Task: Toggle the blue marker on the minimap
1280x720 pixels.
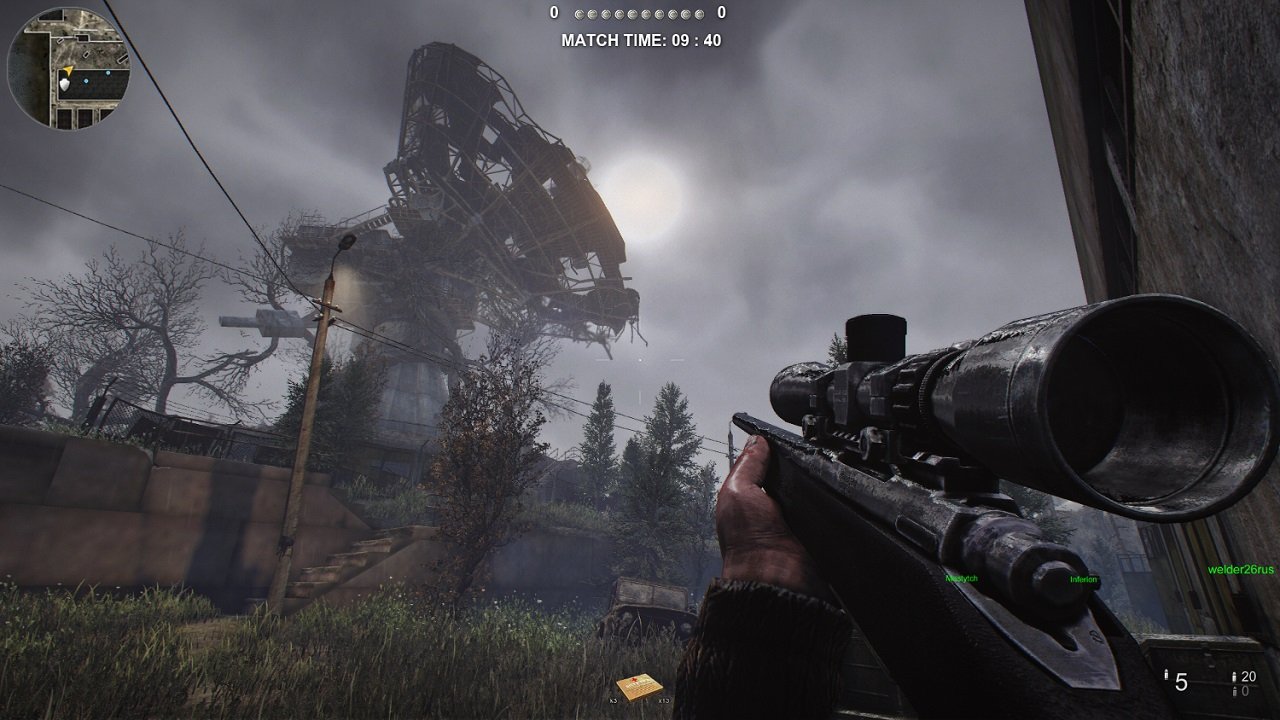Action: pos(86,81)
